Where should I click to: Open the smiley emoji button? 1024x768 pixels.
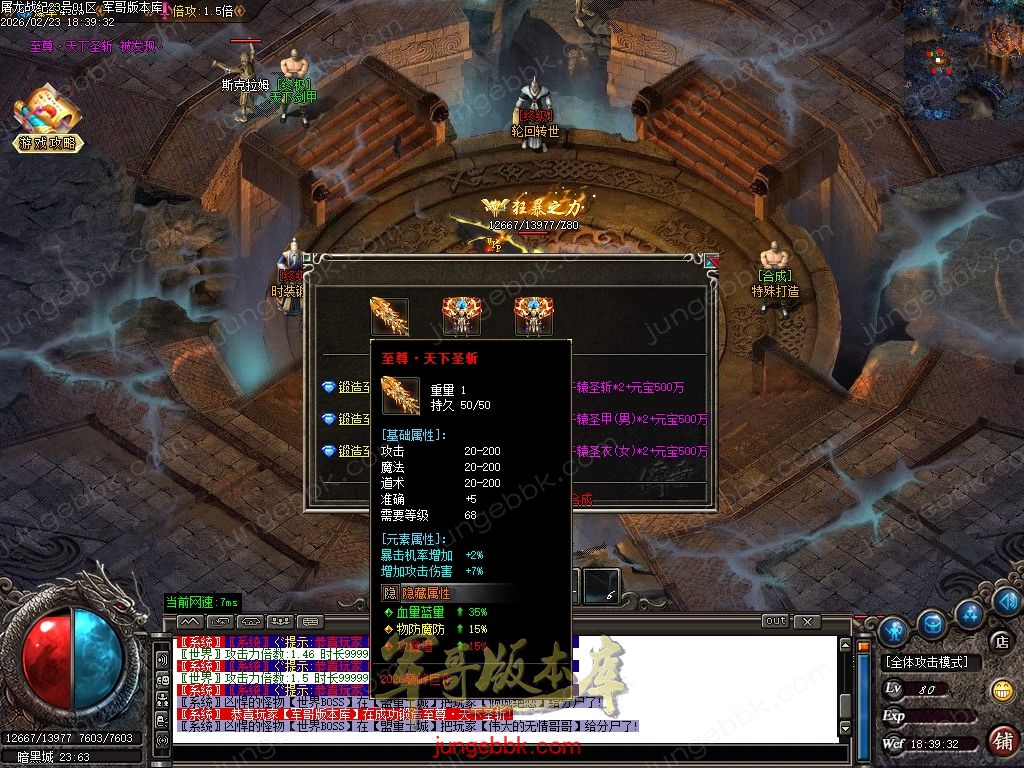[x=1002, y=690]
